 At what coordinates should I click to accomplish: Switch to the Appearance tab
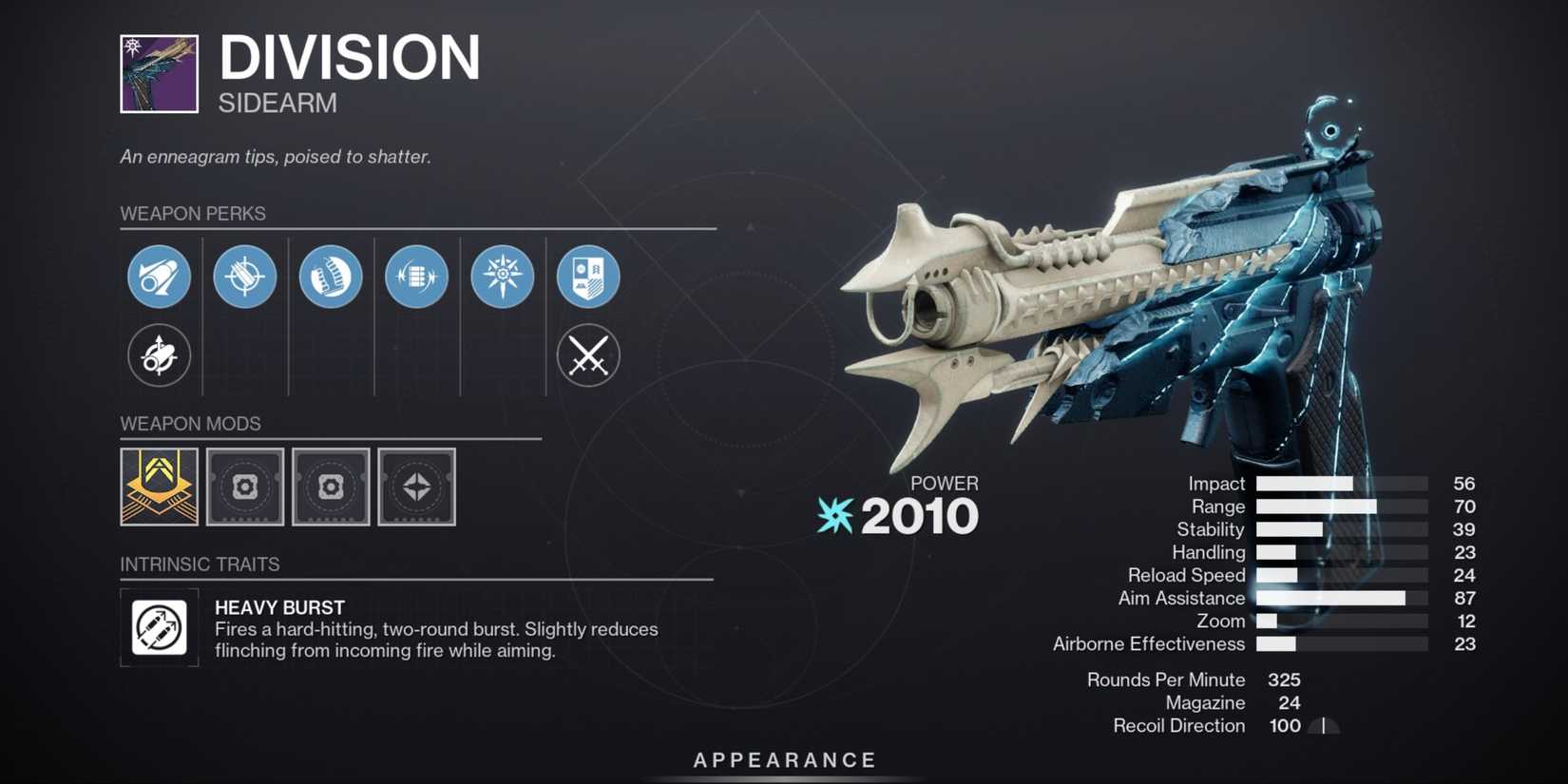pyautogui.click(x=784, y=760)
